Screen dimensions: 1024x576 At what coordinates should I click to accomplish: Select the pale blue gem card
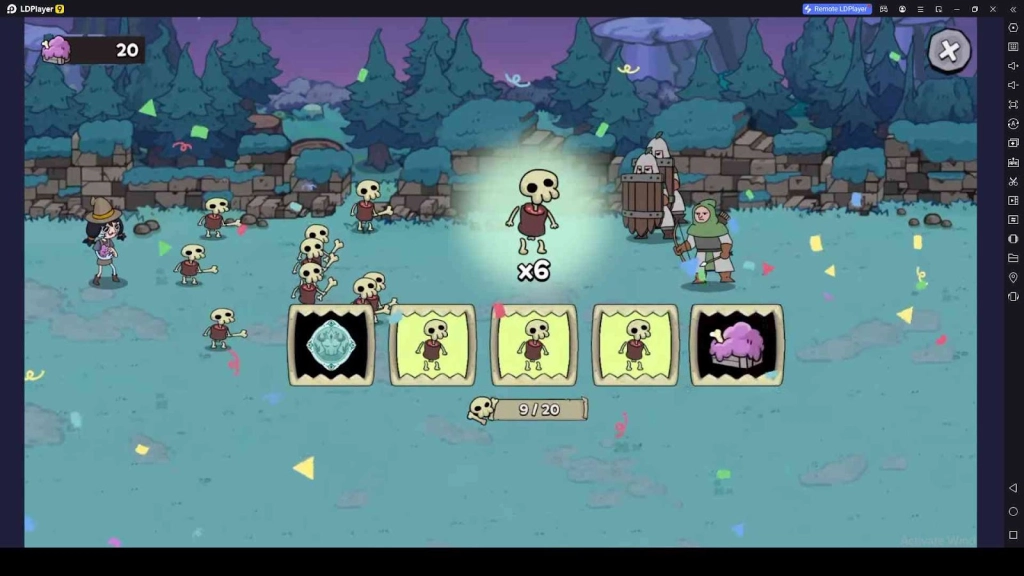point(331,345)
